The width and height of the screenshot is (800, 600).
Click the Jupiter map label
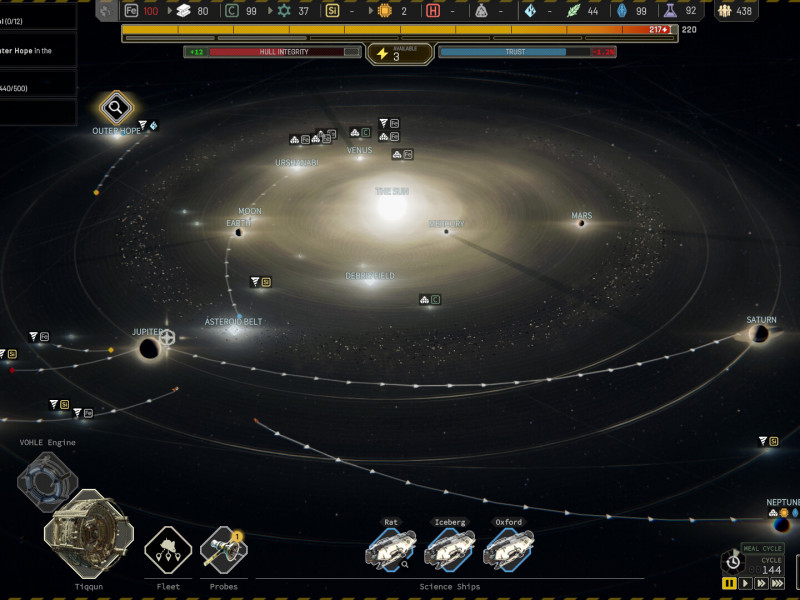coord(148,332)
